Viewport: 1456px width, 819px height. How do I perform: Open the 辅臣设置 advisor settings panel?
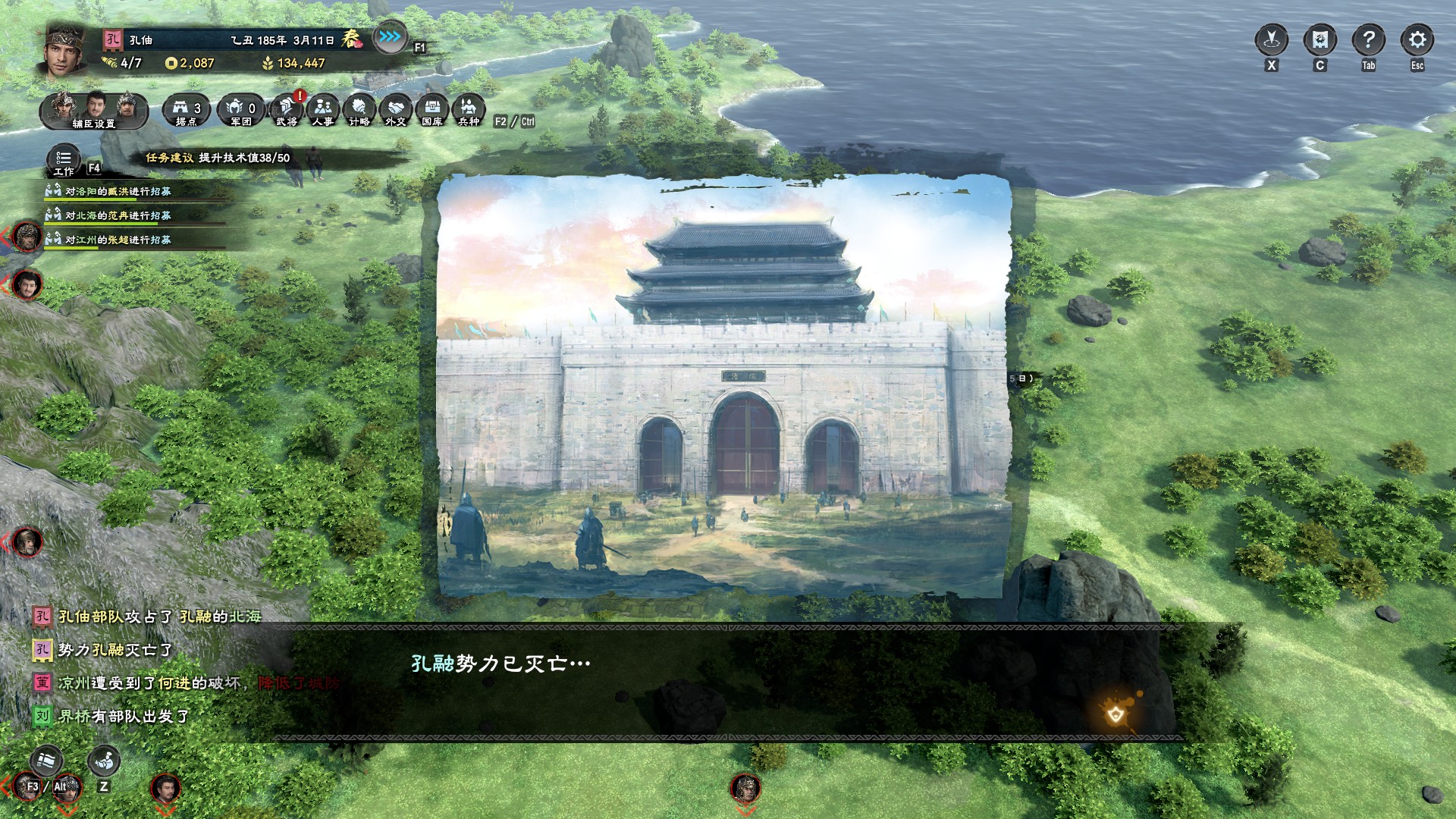pyautogui.click(x=94, y=111)
